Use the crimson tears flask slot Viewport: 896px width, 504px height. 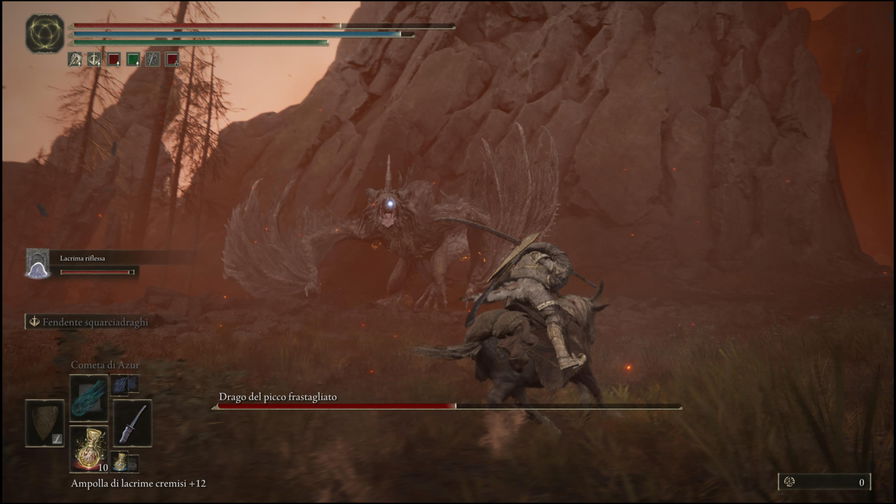[88, 448]
